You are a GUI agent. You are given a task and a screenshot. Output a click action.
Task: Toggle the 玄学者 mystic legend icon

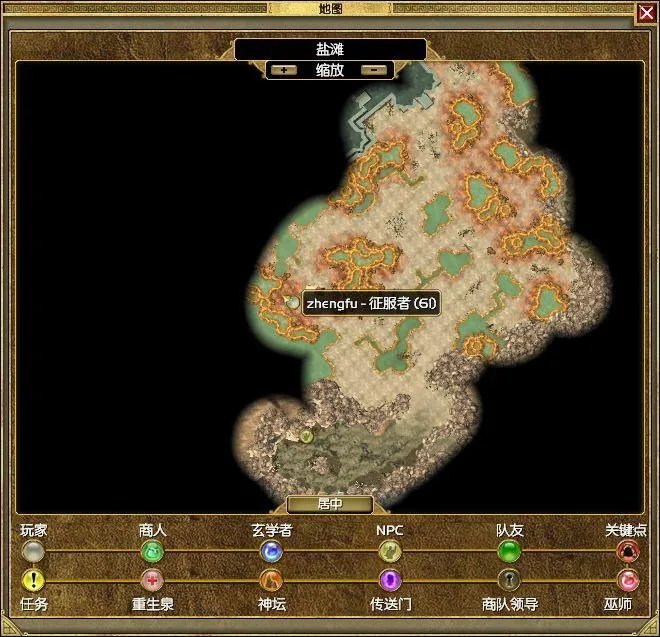271,551
